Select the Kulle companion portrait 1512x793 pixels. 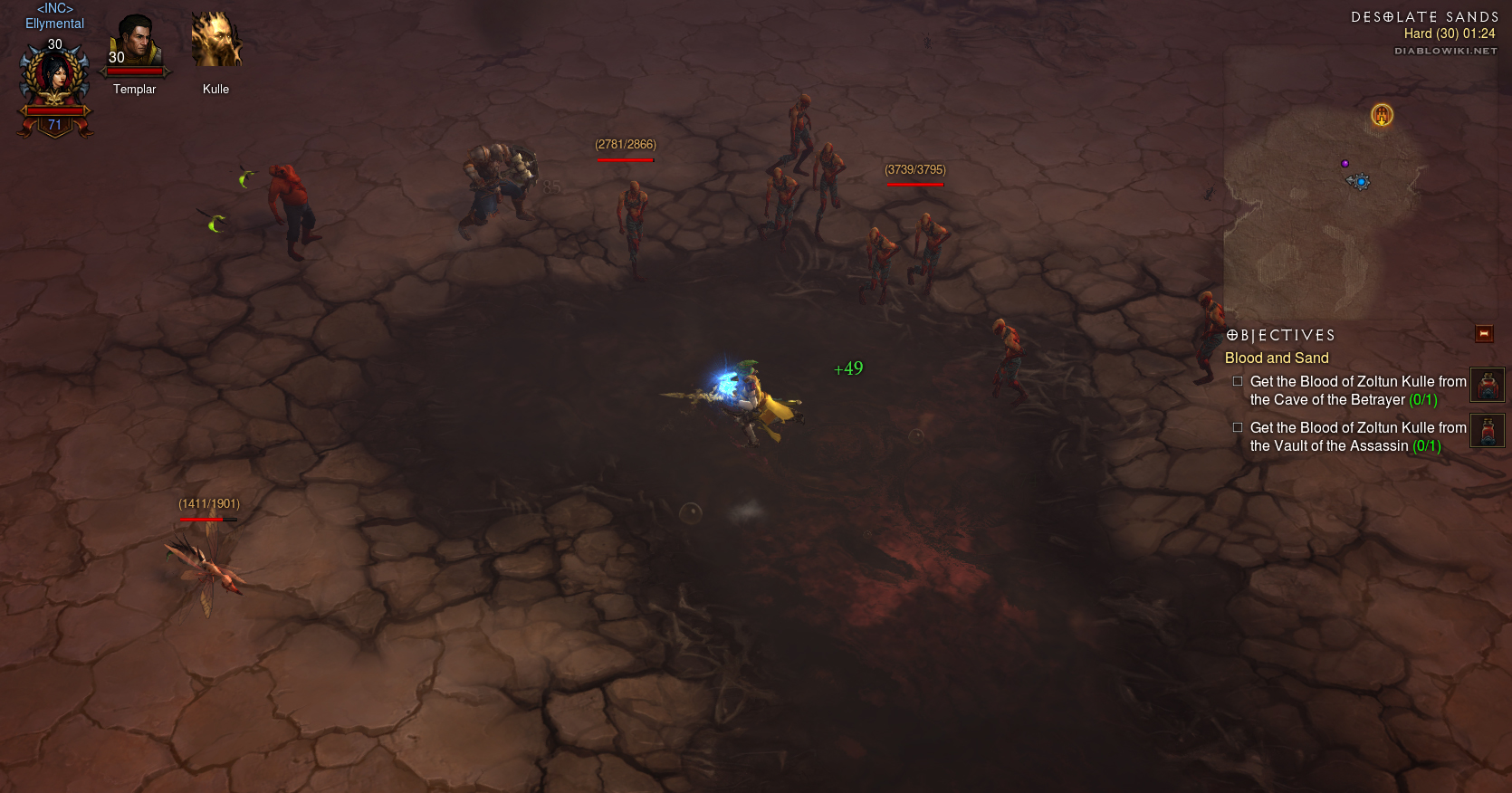[x=215, y=42]
